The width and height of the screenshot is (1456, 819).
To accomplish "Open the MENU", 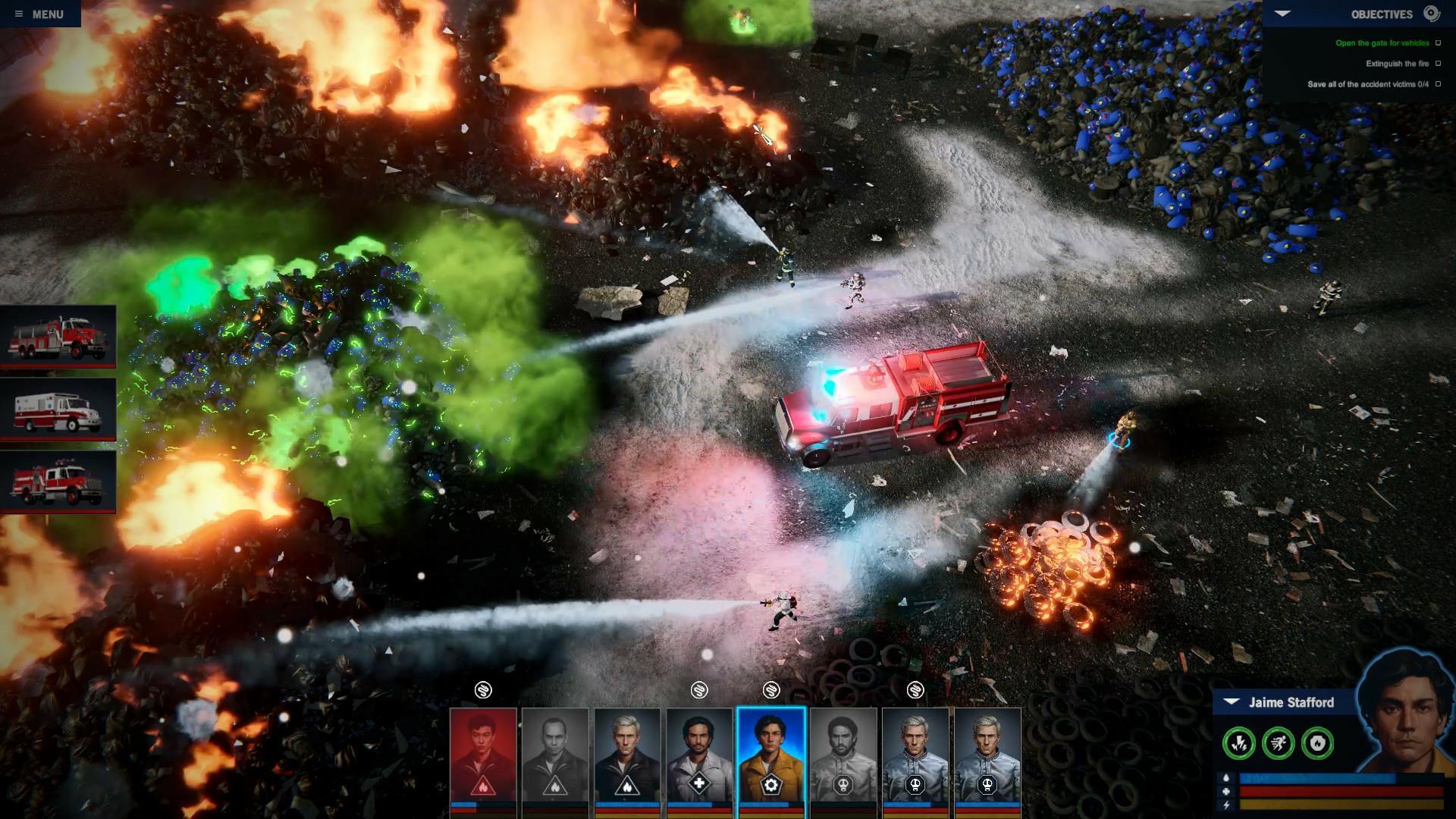I will click(x=49, y=12).
